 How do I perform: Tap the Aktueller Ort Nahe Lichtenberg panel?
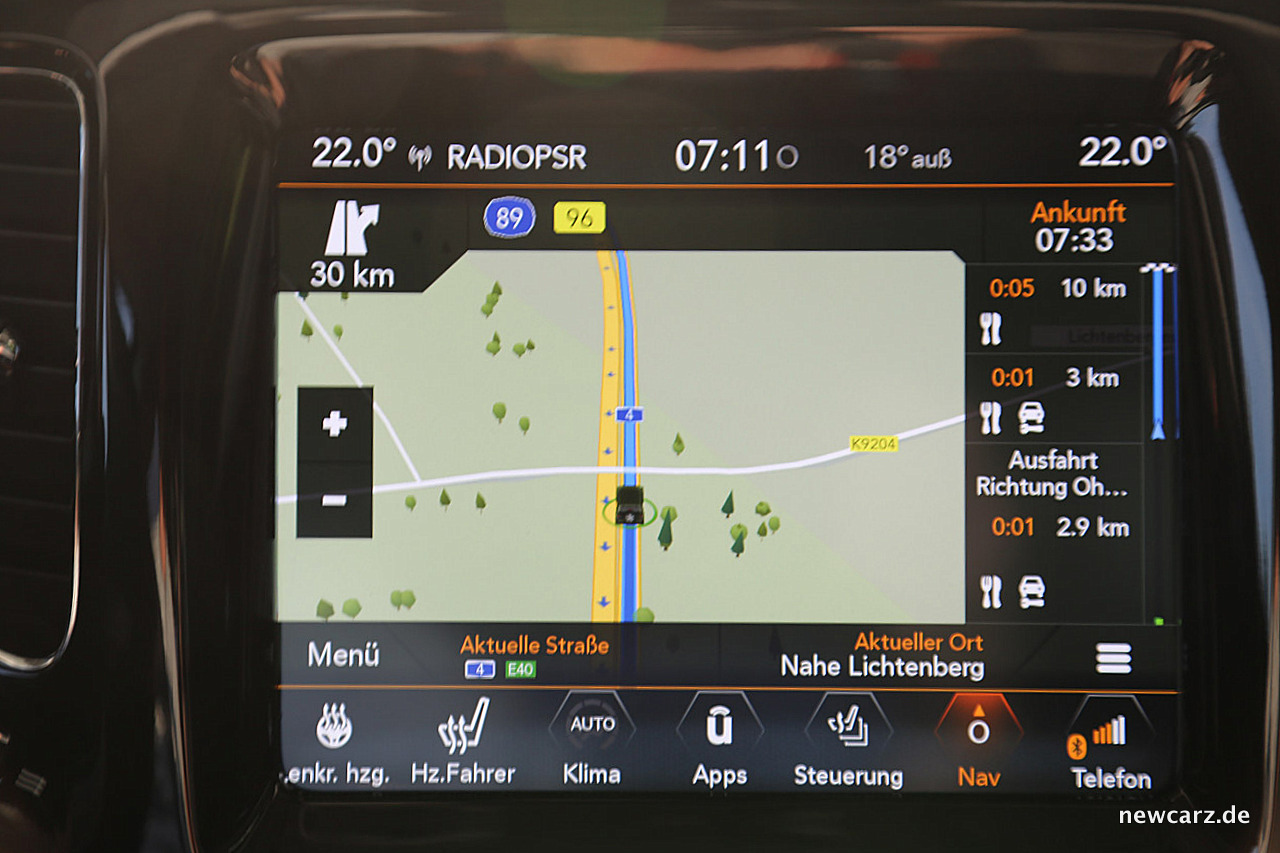point(882,656)
